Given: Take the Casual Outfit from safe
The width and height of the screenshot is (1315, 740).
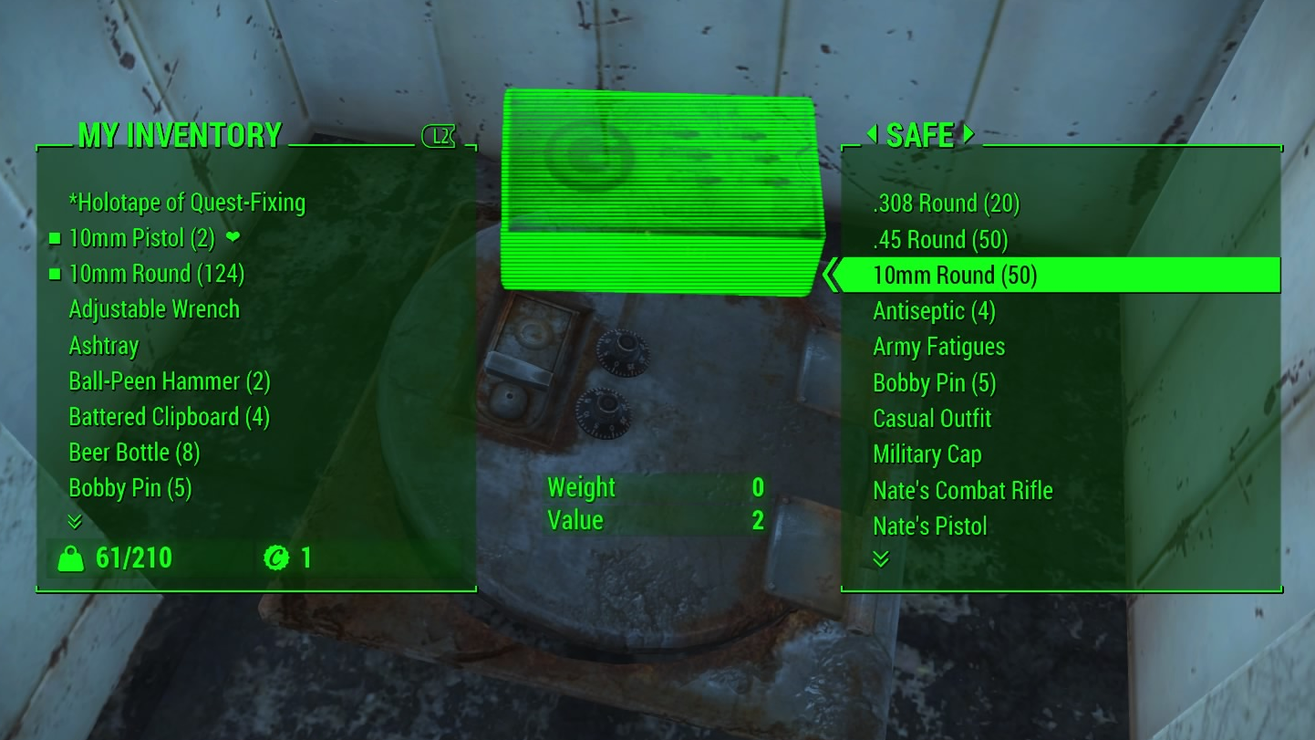Looking at the screenshot, I should [931, 418].
